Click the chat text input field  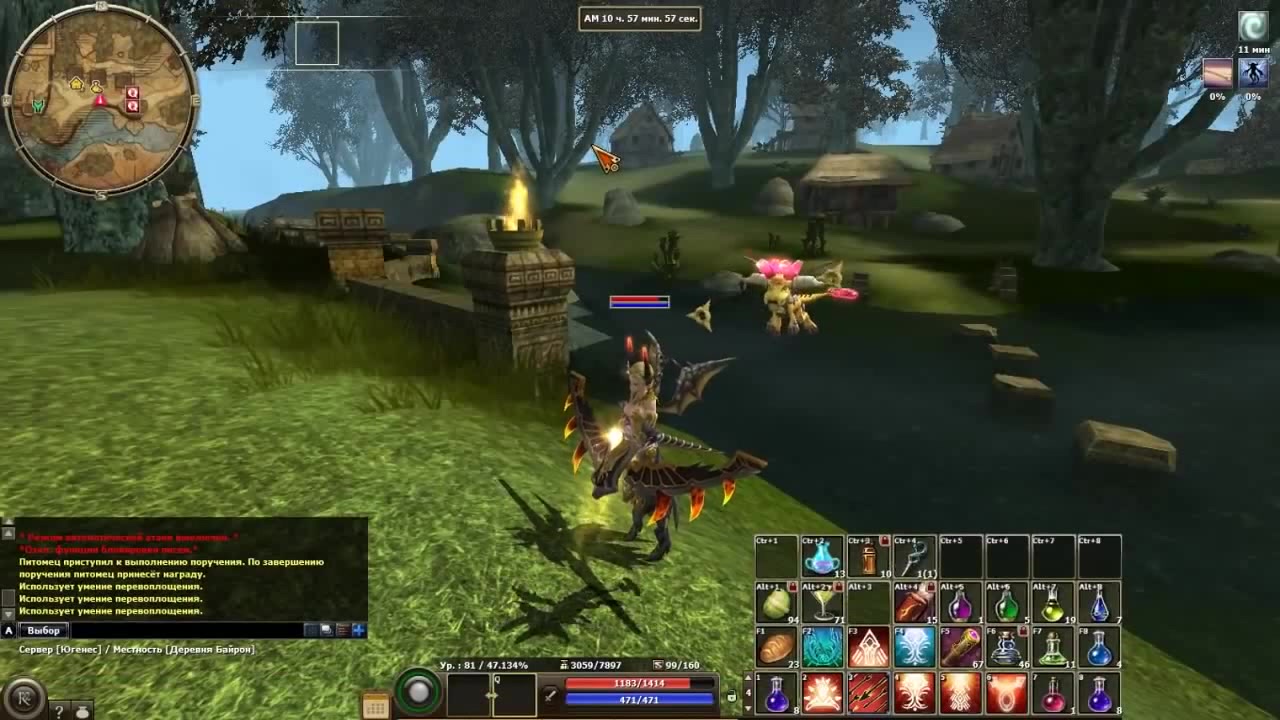[185, 630]
